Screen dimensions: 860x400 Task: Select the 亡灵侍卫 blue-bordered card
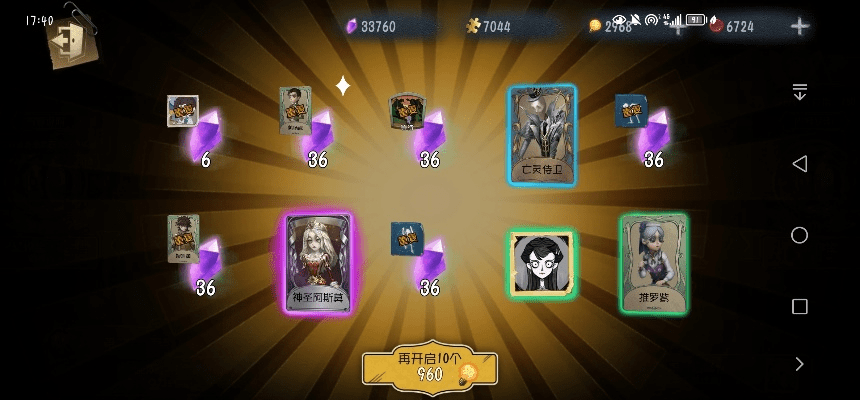542,135
